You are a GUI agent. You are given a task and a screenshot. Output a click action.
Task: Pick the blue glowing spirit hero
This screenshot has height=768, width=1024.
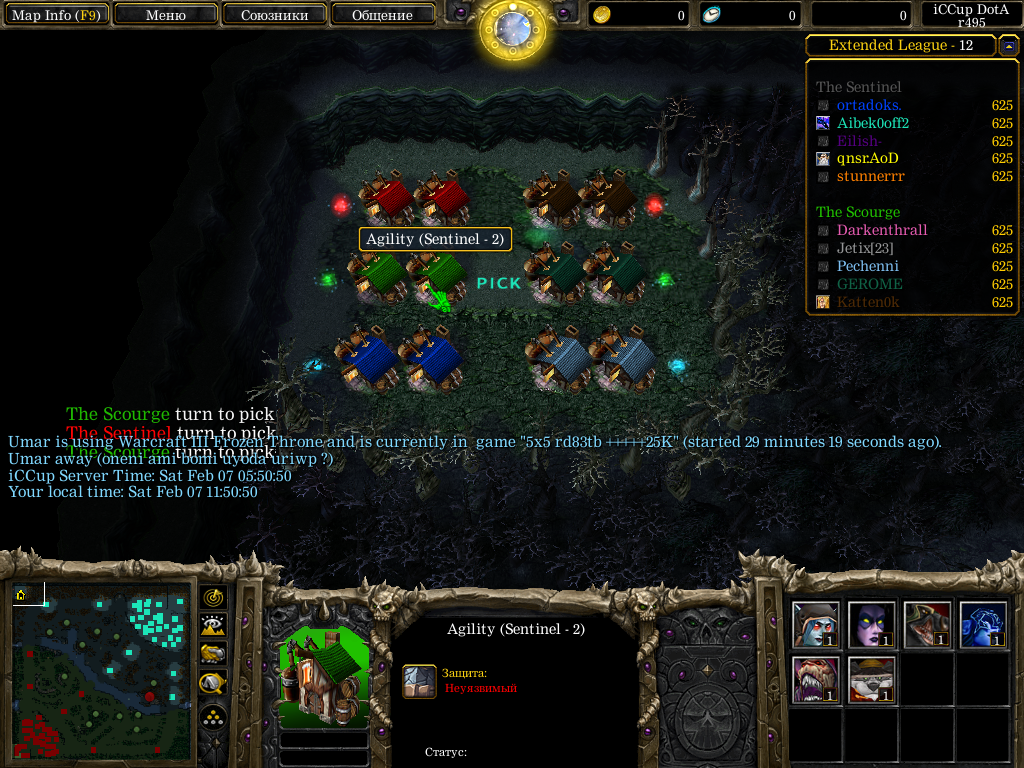(983, 624)
